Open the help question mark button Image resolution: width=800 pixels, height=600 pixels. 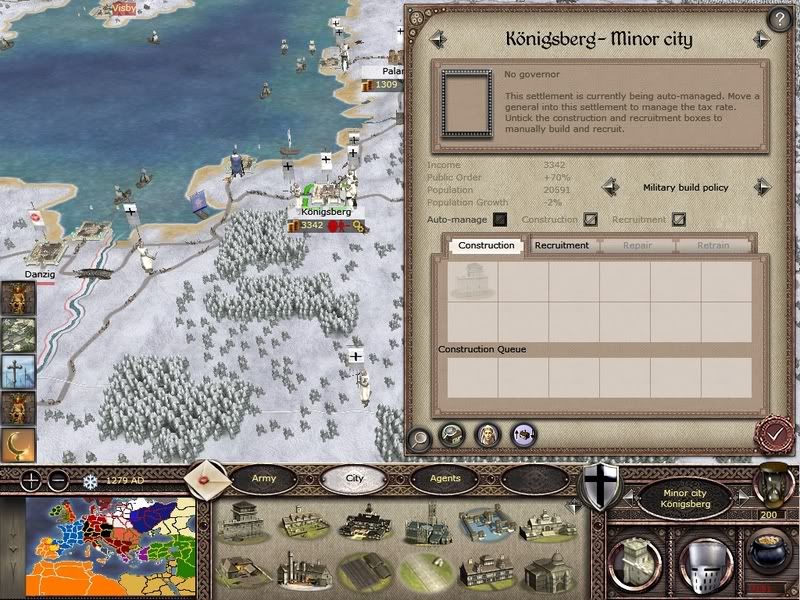coord(778,19)
